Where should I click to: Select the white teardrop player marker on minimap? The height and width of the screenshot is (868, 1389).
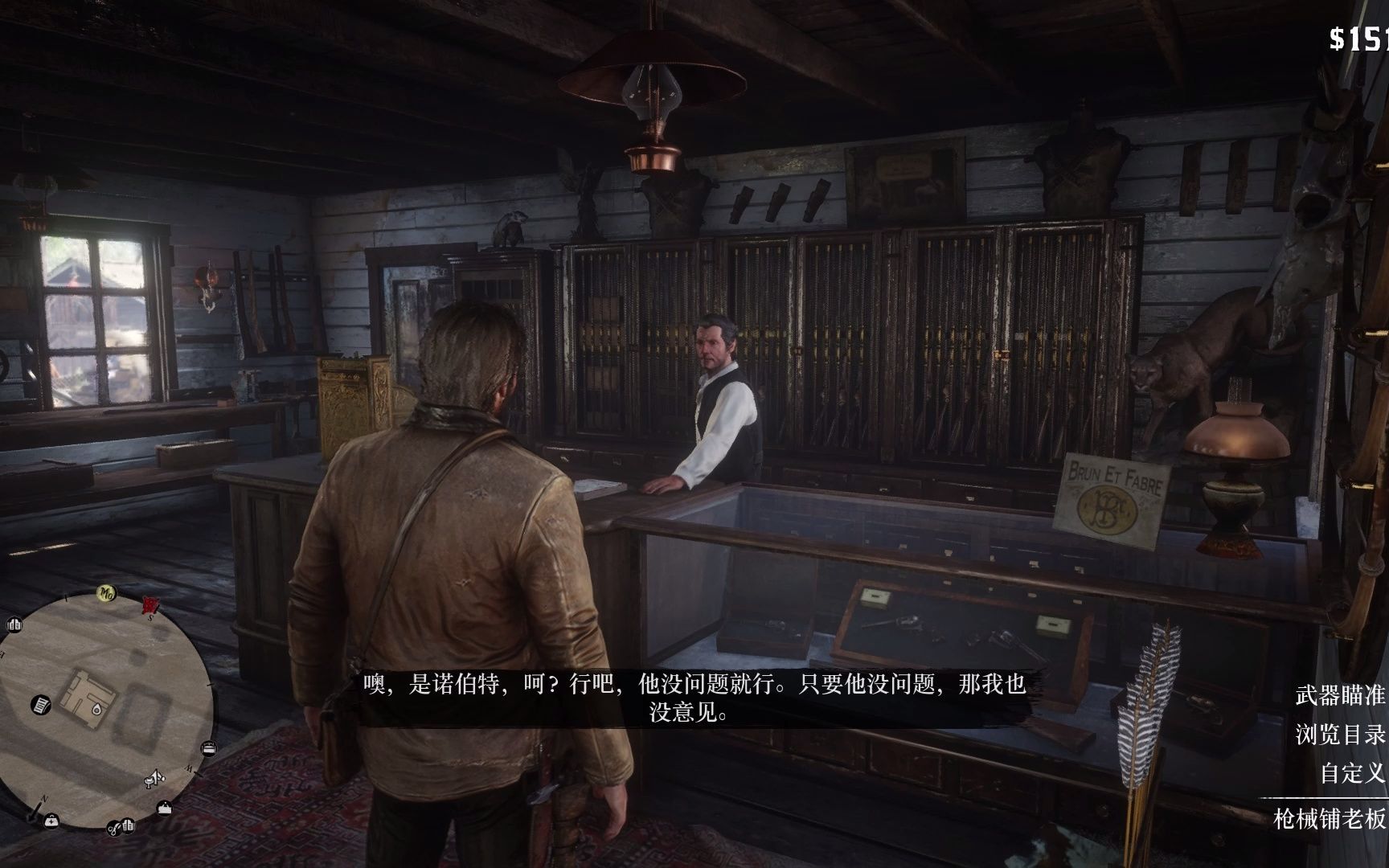pyautogui.click(x=96, y=708)
